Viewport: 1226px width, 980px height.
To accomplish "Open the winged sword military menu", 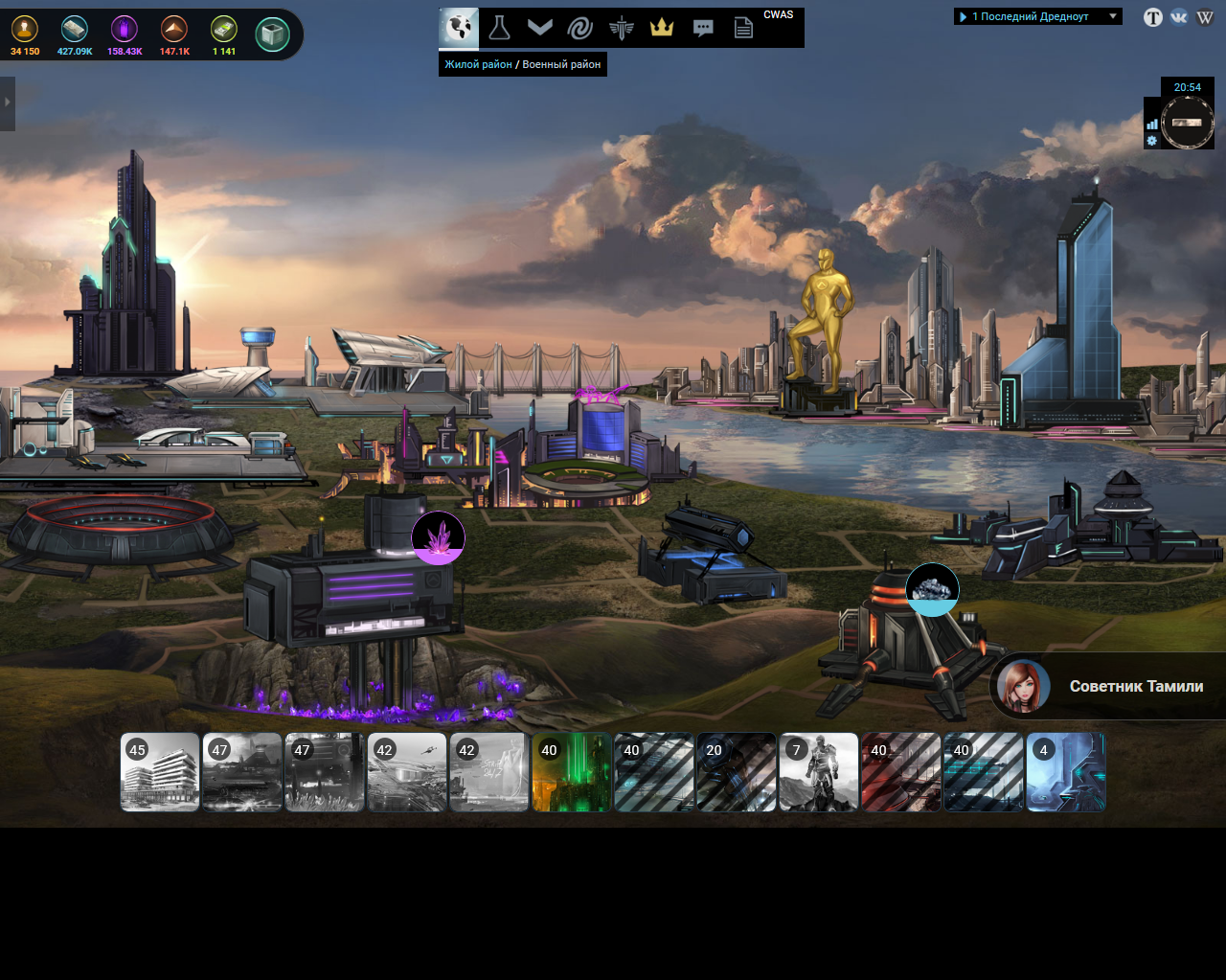I will tap(621, 28).
